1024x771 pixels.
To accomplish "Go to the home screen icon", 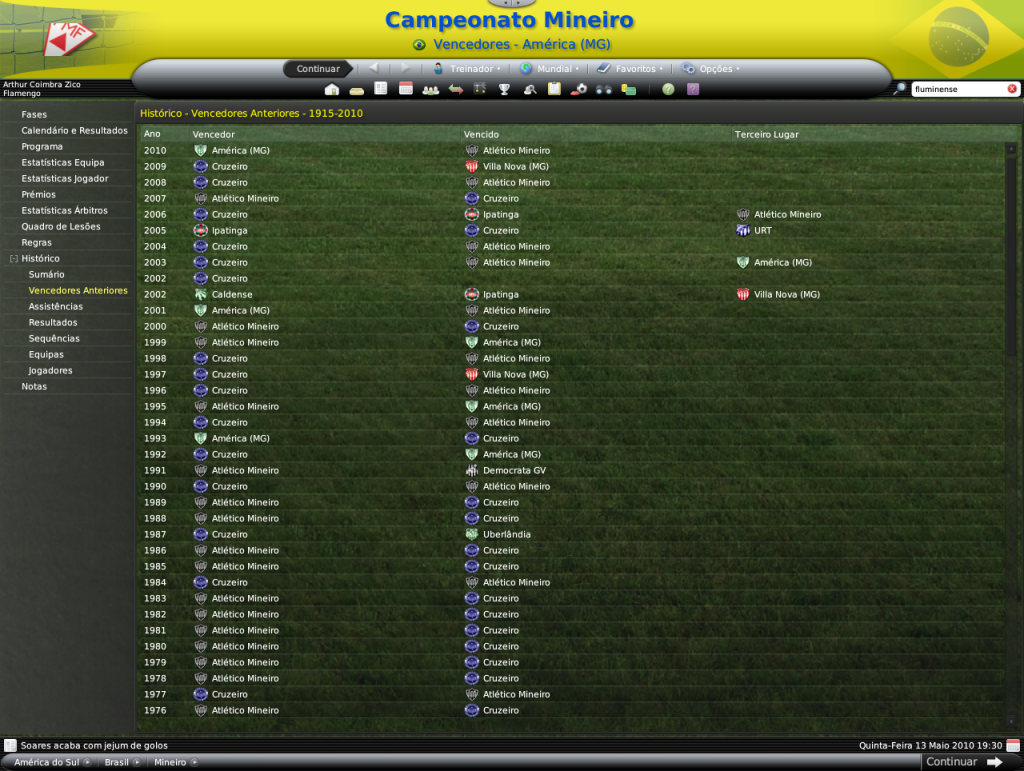I will [x=332, y=89].
